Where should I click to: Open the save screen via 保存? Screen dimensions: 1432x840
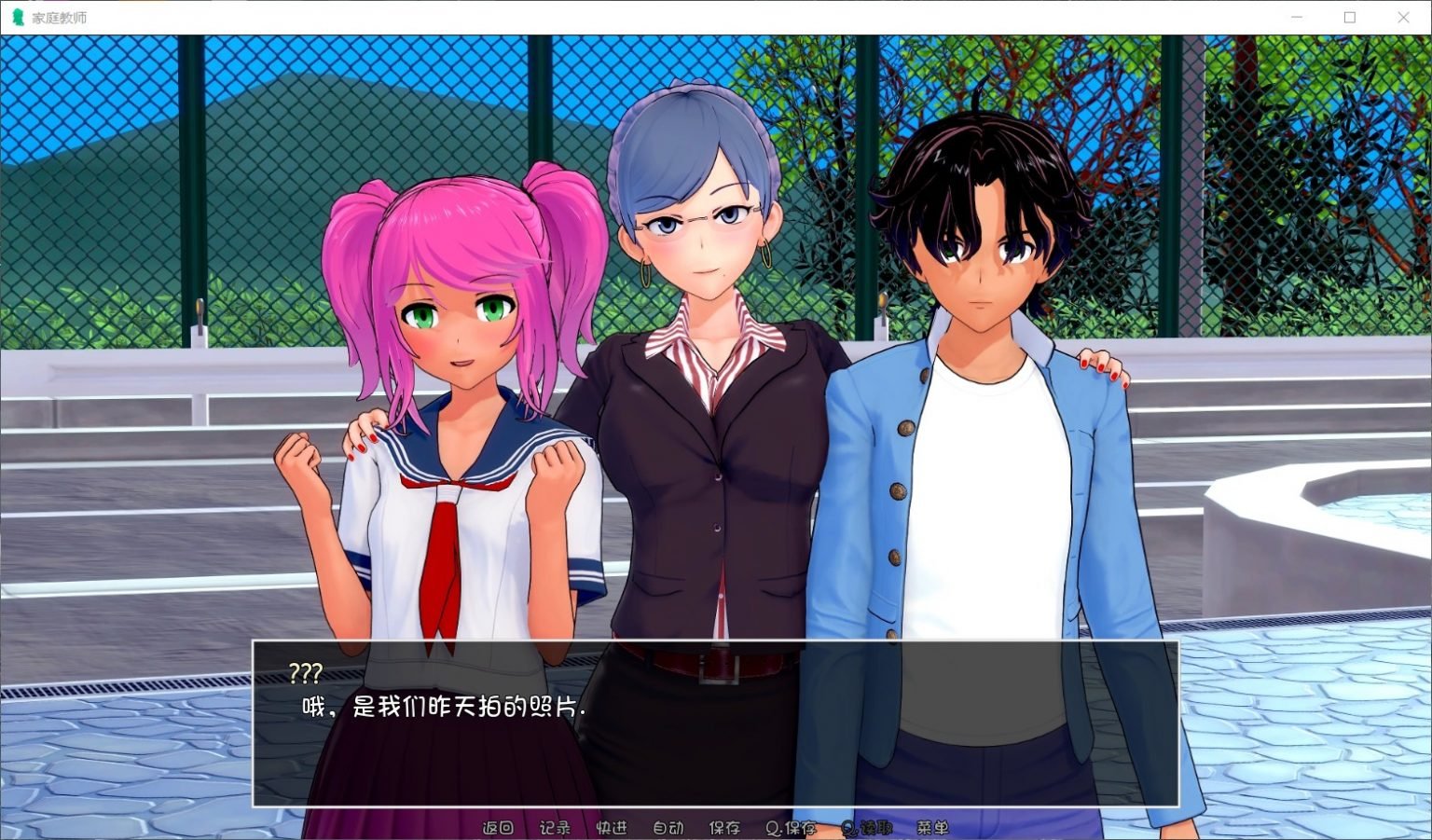coord(725,826)
